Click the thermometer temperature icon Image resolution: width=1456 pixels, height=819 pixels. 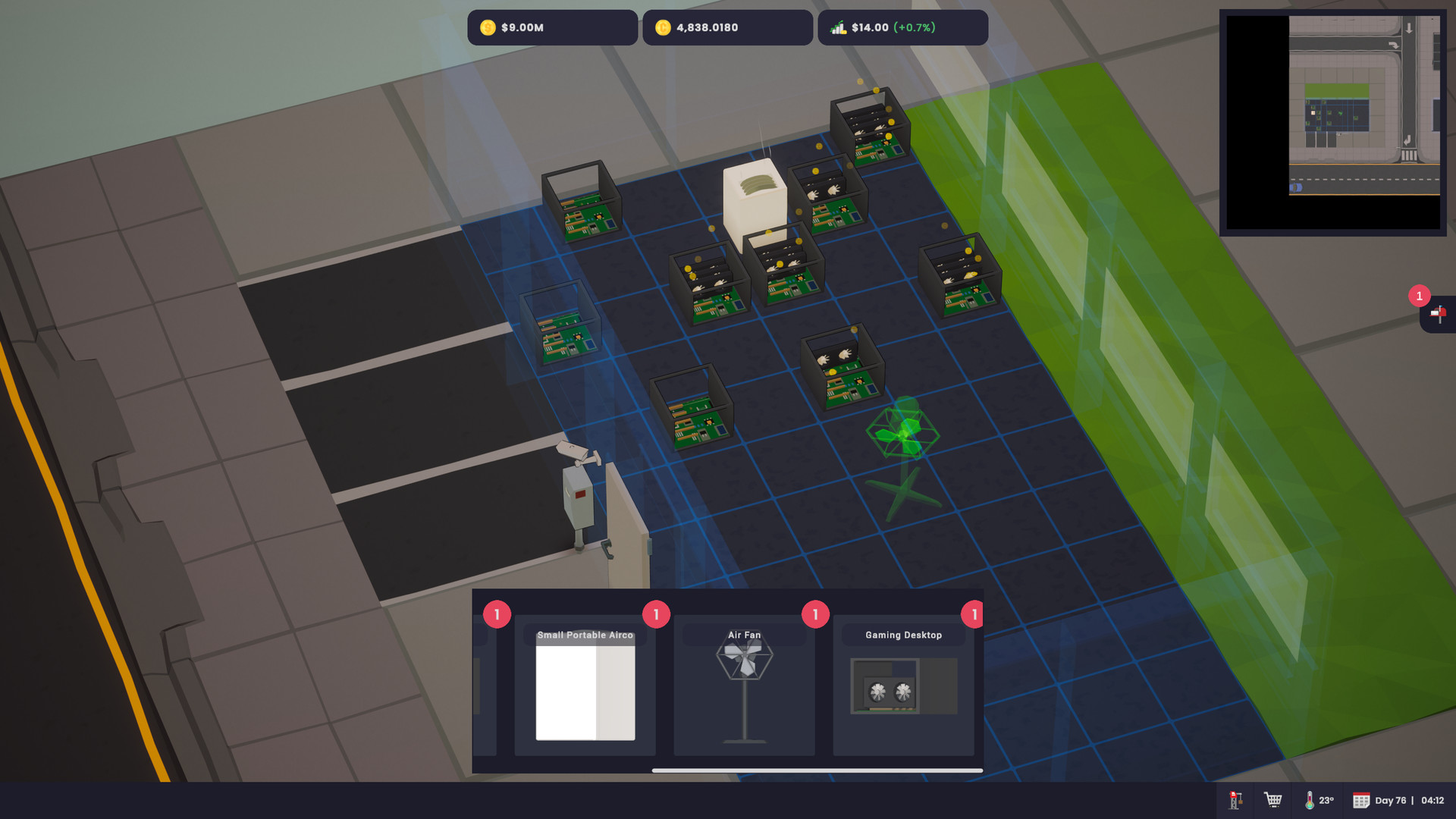point(1309,800)
